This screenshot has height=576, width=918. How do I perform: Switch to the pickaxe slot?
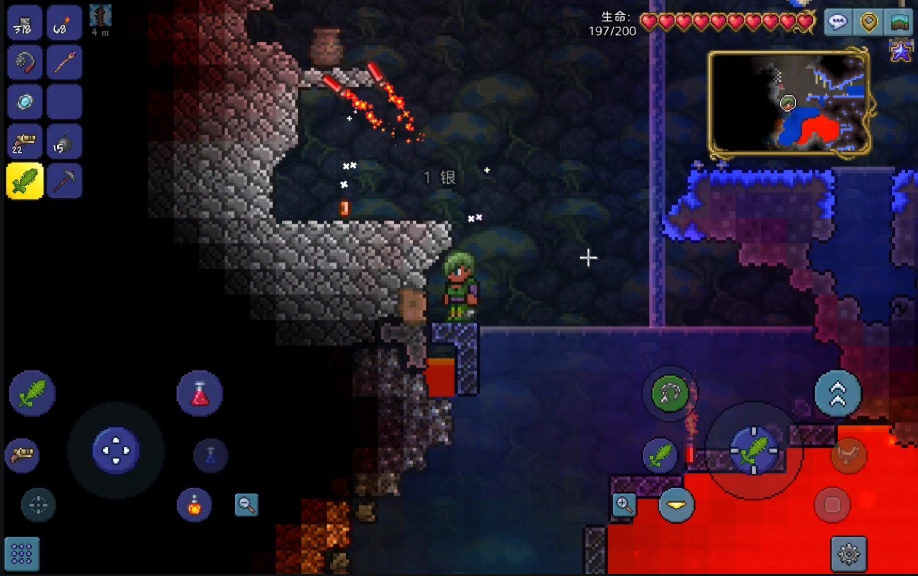tap(64, 181)
